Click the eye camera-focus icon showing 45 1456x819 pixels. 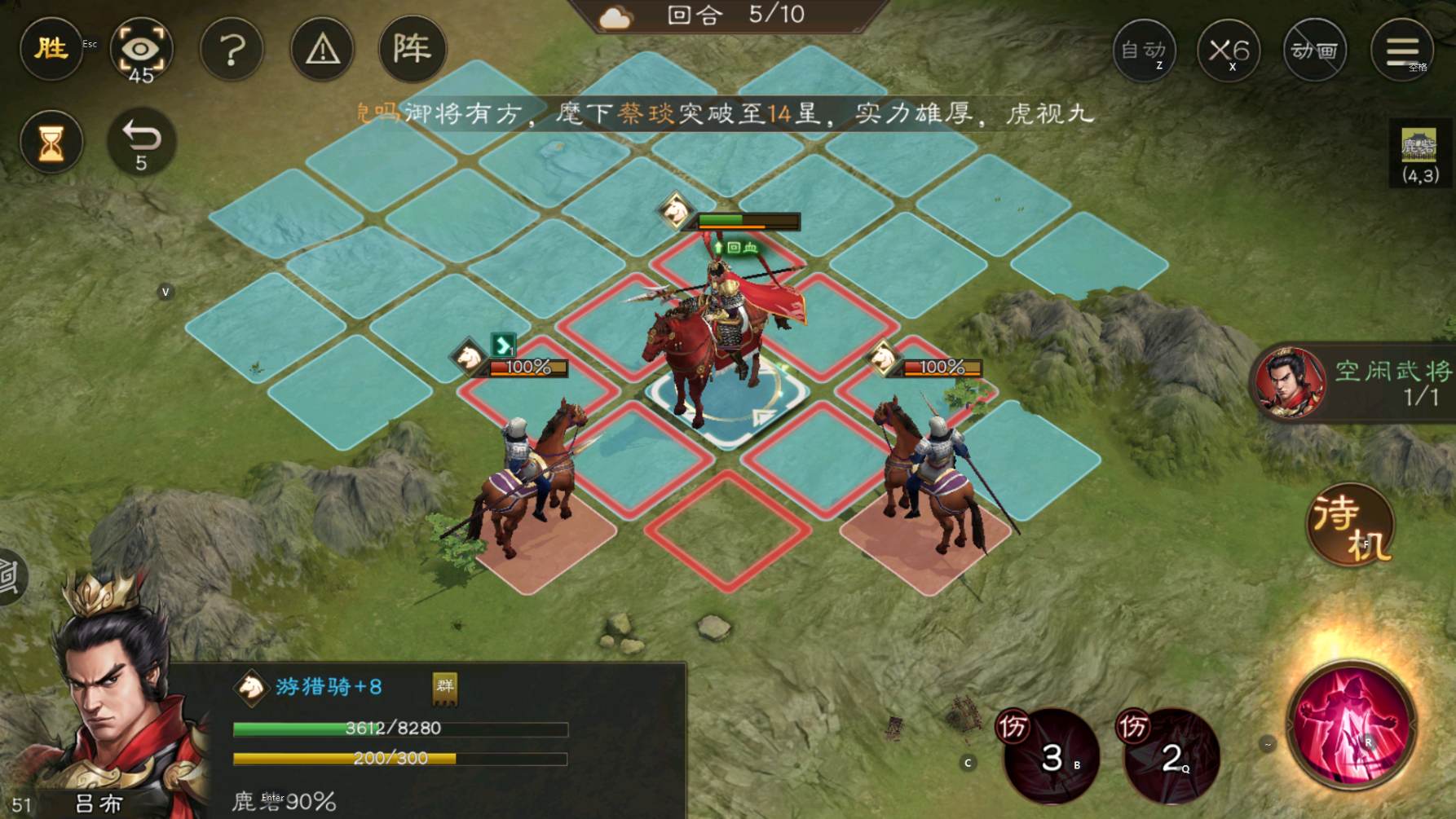click(x=142, y=49)
